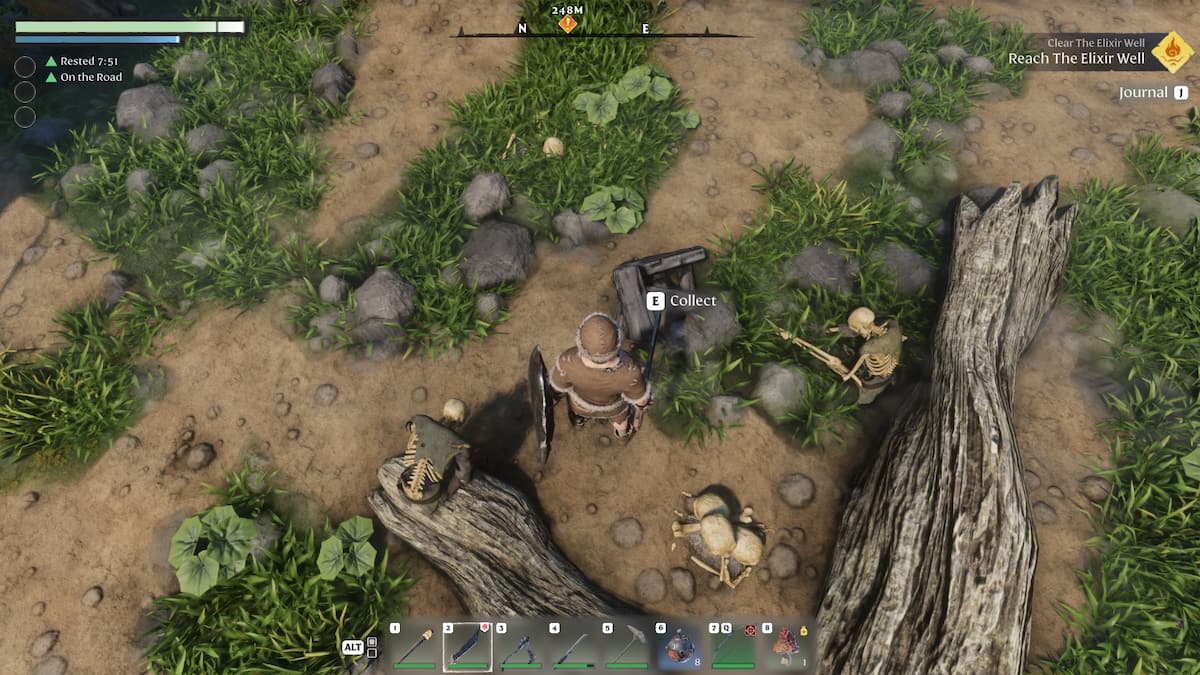Pick the curved tool in hotbar slot 3

(521, 646)
